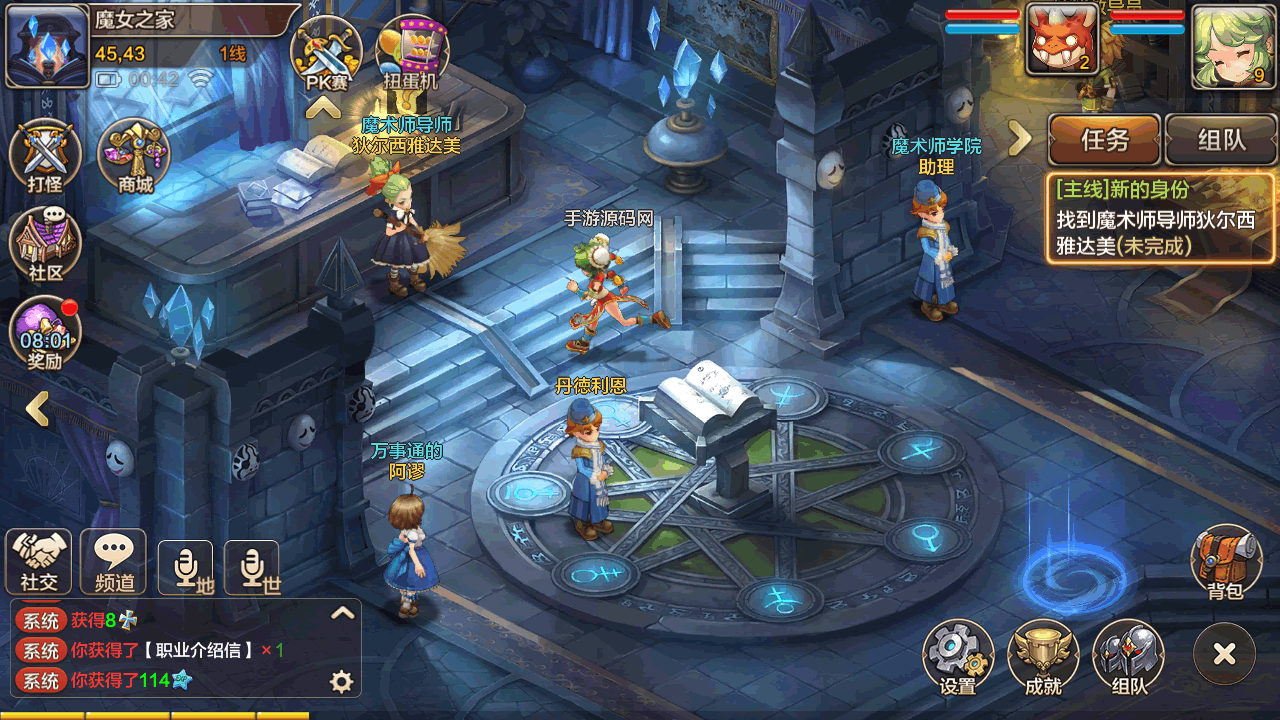The width and height of the screenshot is (1280, 720).
Task: Tap the 打怪 crossed swords button
Action: (45, 157)
